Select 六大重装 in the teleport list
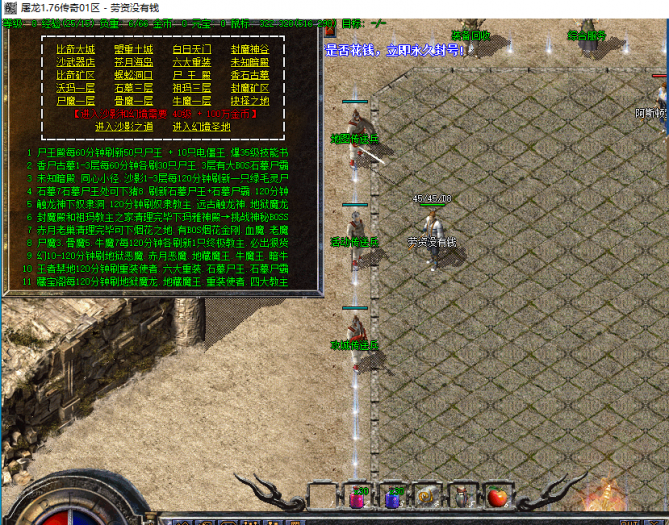 click(192, 61)
